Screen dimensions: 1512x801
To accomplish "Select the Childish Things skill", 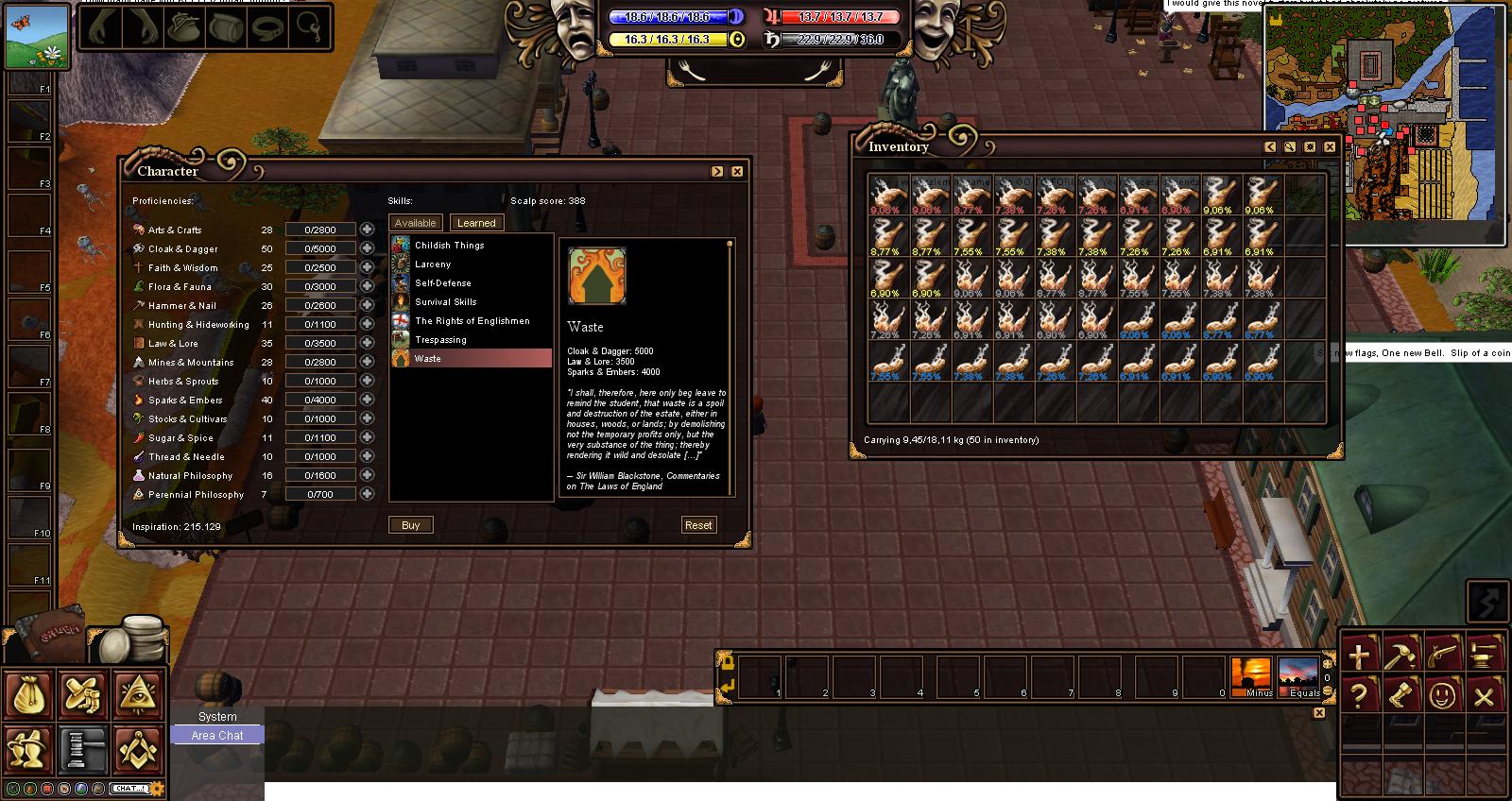I will point(449,246).
